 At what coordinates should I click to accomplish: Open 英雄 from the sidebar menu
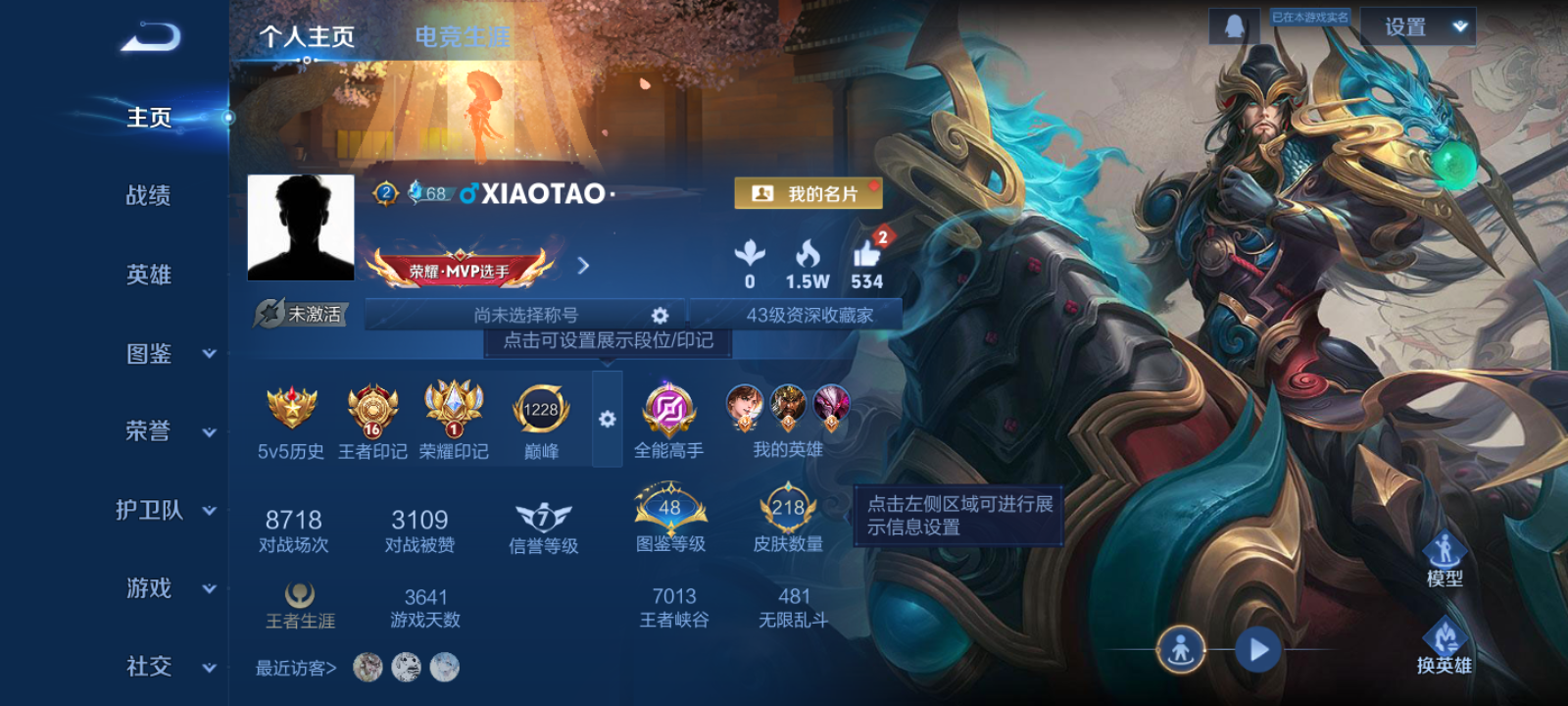pos(148,275)
